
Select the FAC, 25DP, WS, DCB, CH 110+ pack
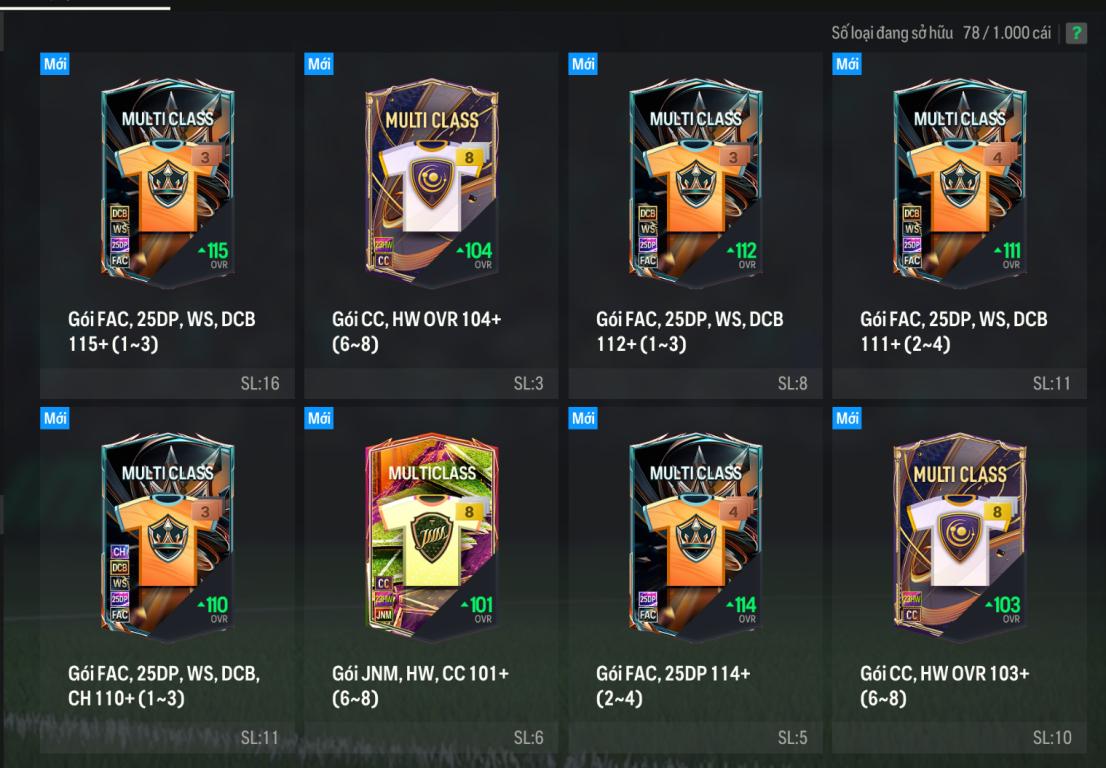pos(167,534)
